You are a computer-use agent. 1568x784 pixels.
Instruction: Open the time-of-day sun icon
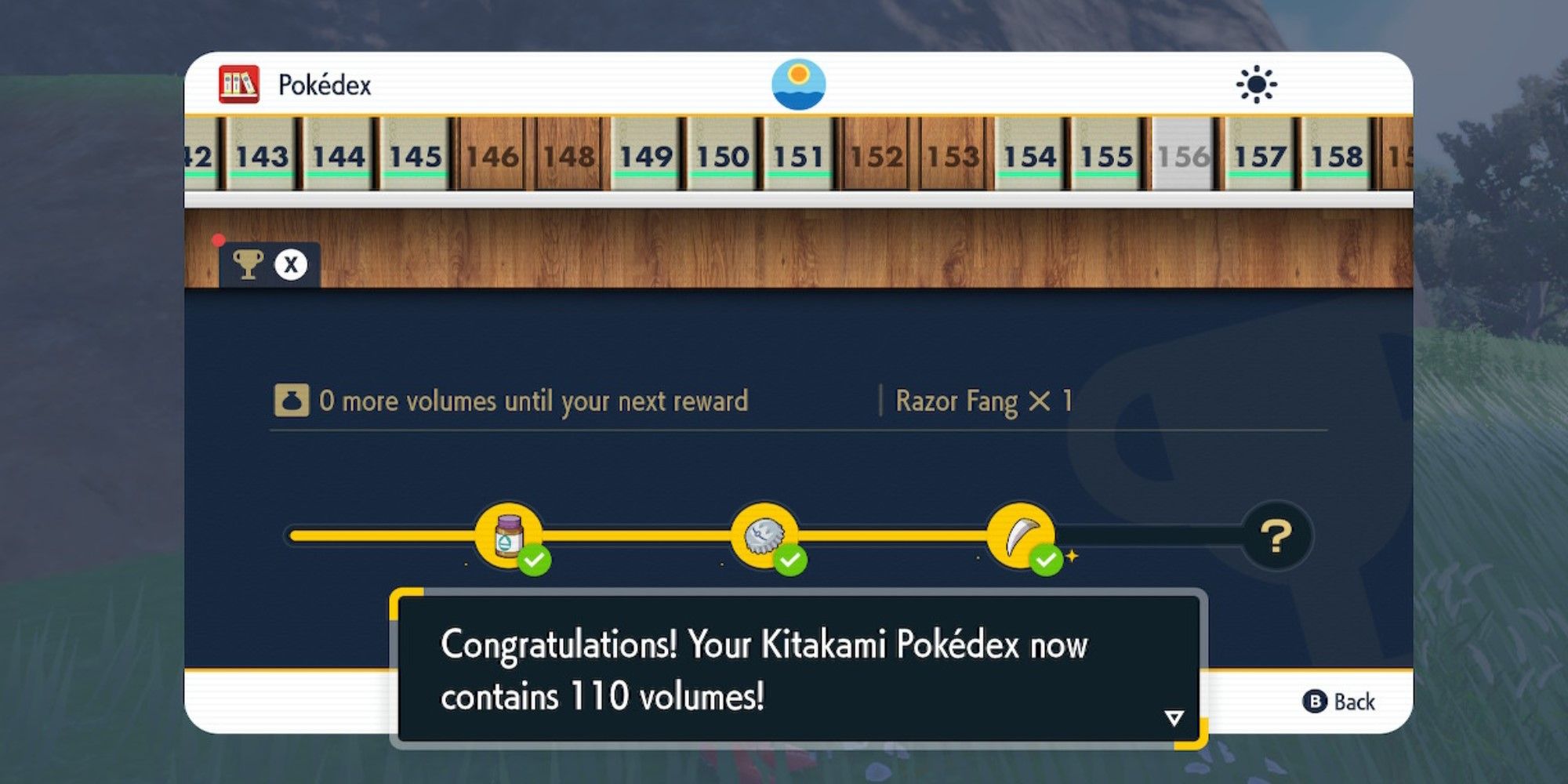pyautogui.click(x=1258, y=82)
